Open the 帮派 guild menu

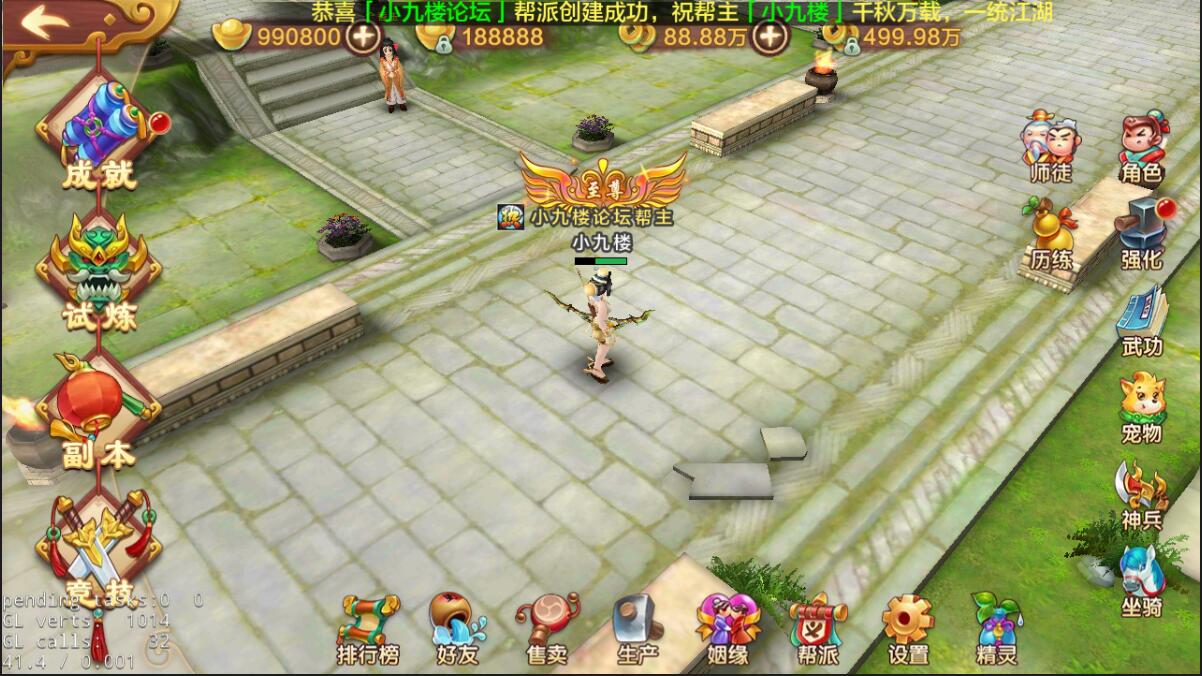(817, 630)
